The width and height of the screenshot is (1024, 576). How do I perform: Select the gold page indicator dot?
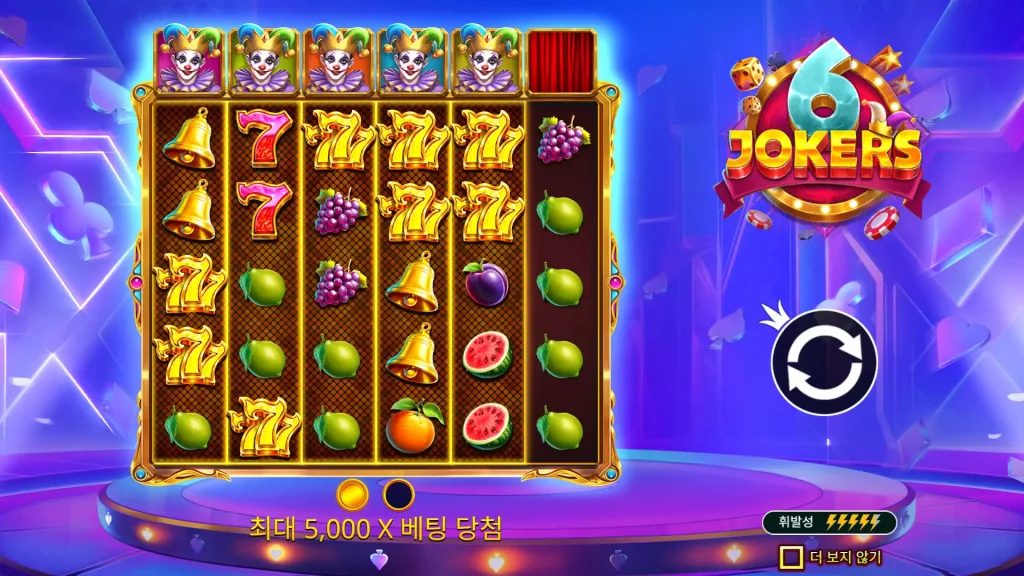(352, 494)
